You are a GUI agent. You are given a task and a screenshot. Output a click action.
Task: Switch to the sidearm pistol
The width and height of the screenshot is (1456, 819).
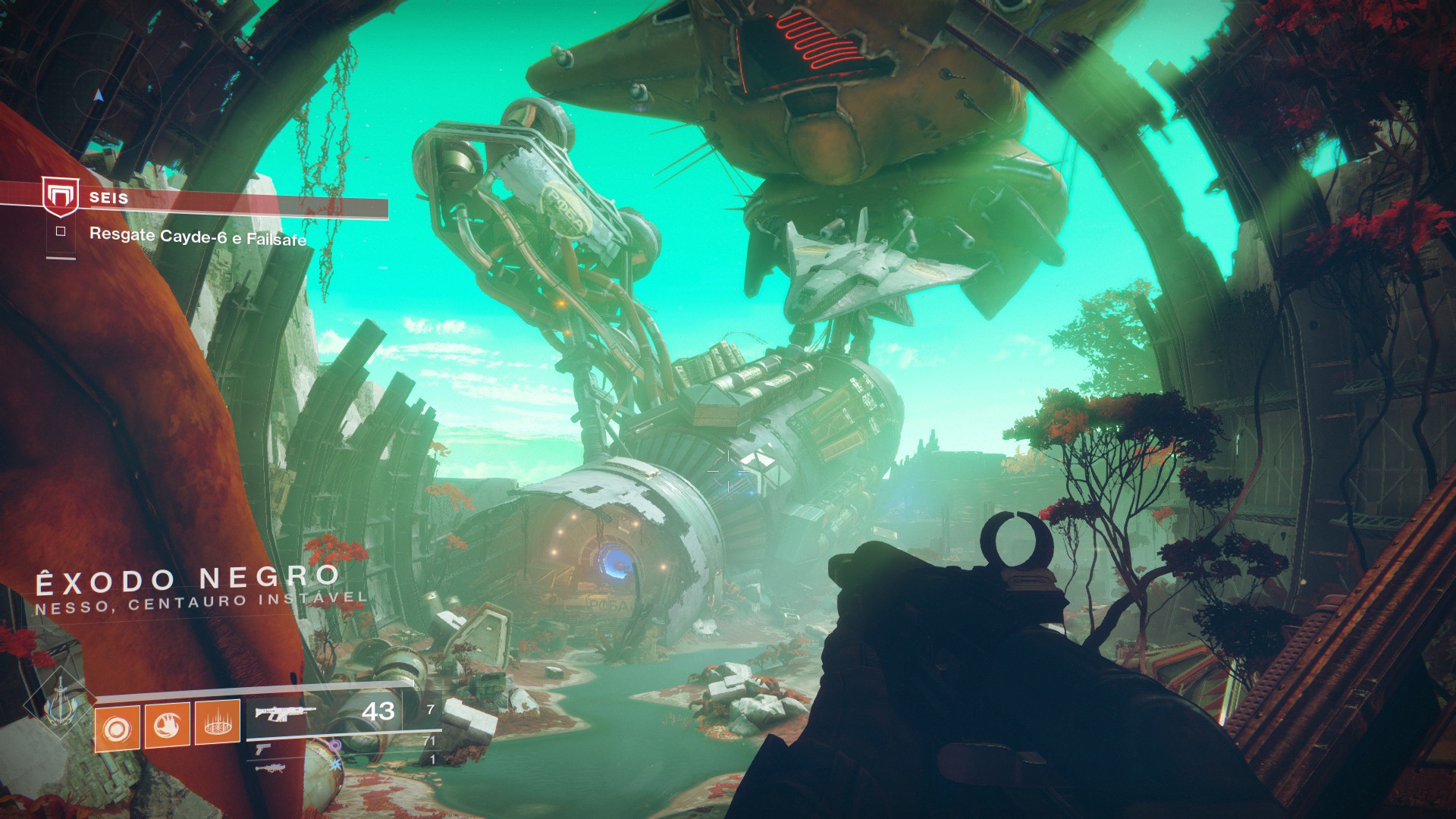pos(262,749)
